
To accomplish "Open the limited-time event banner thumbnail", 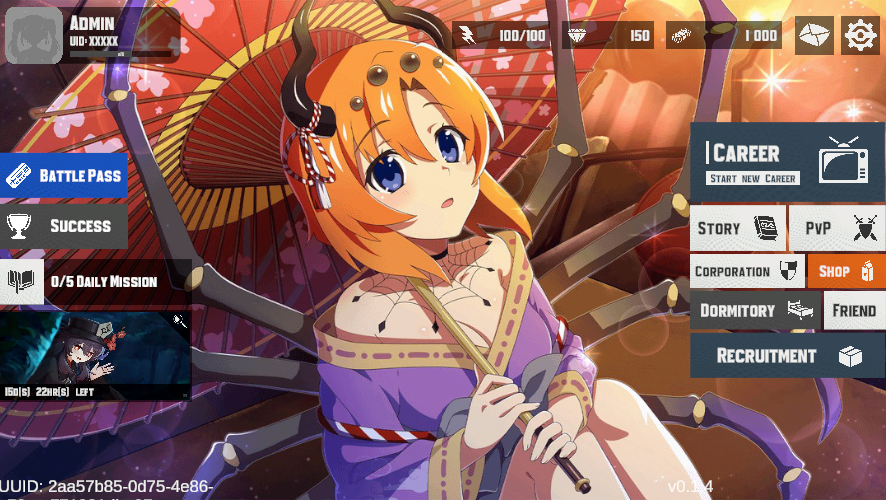I will (x=95, y=355).
